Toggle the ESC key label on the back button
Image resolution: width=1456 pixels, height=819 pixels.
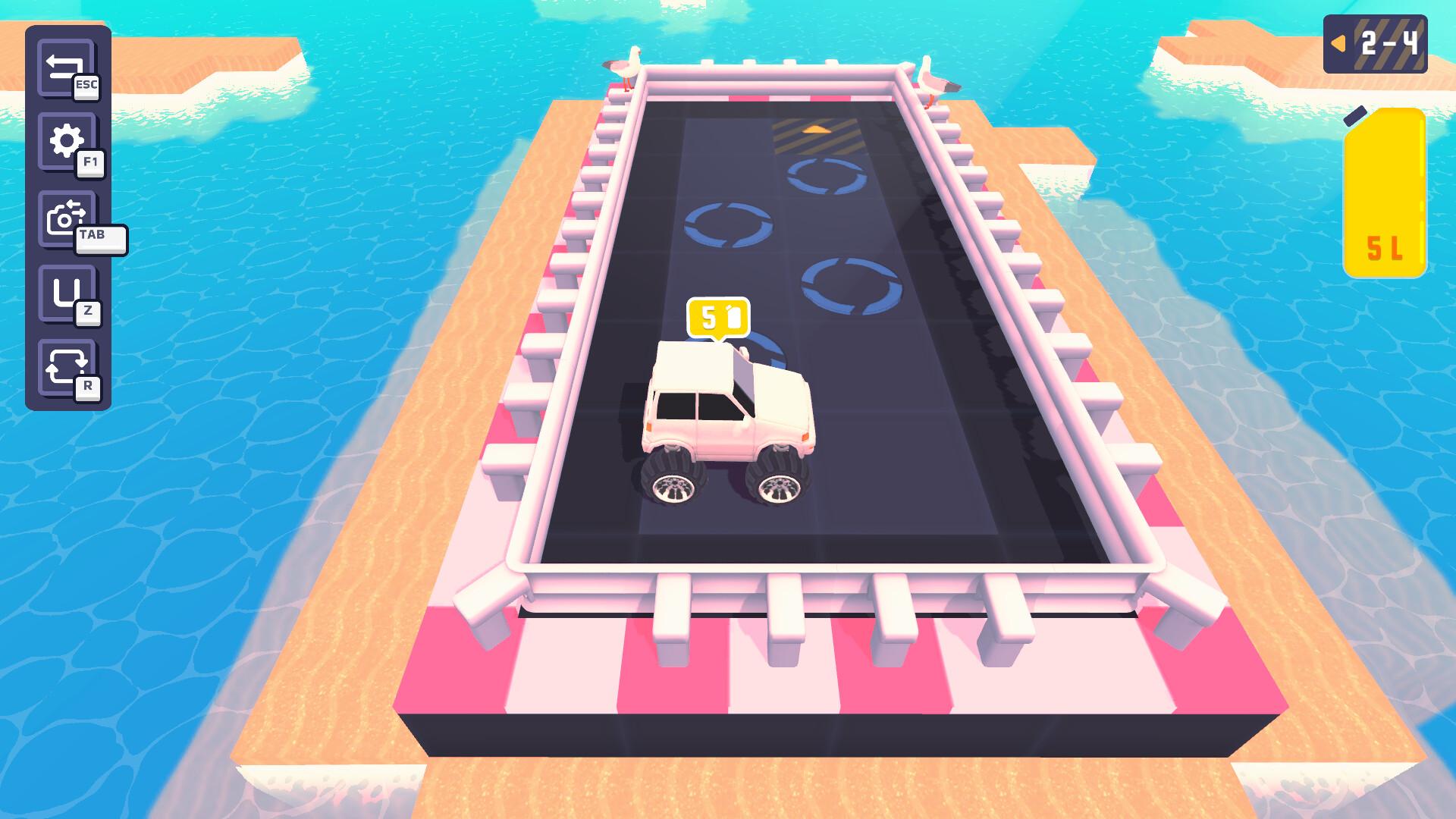86,86
